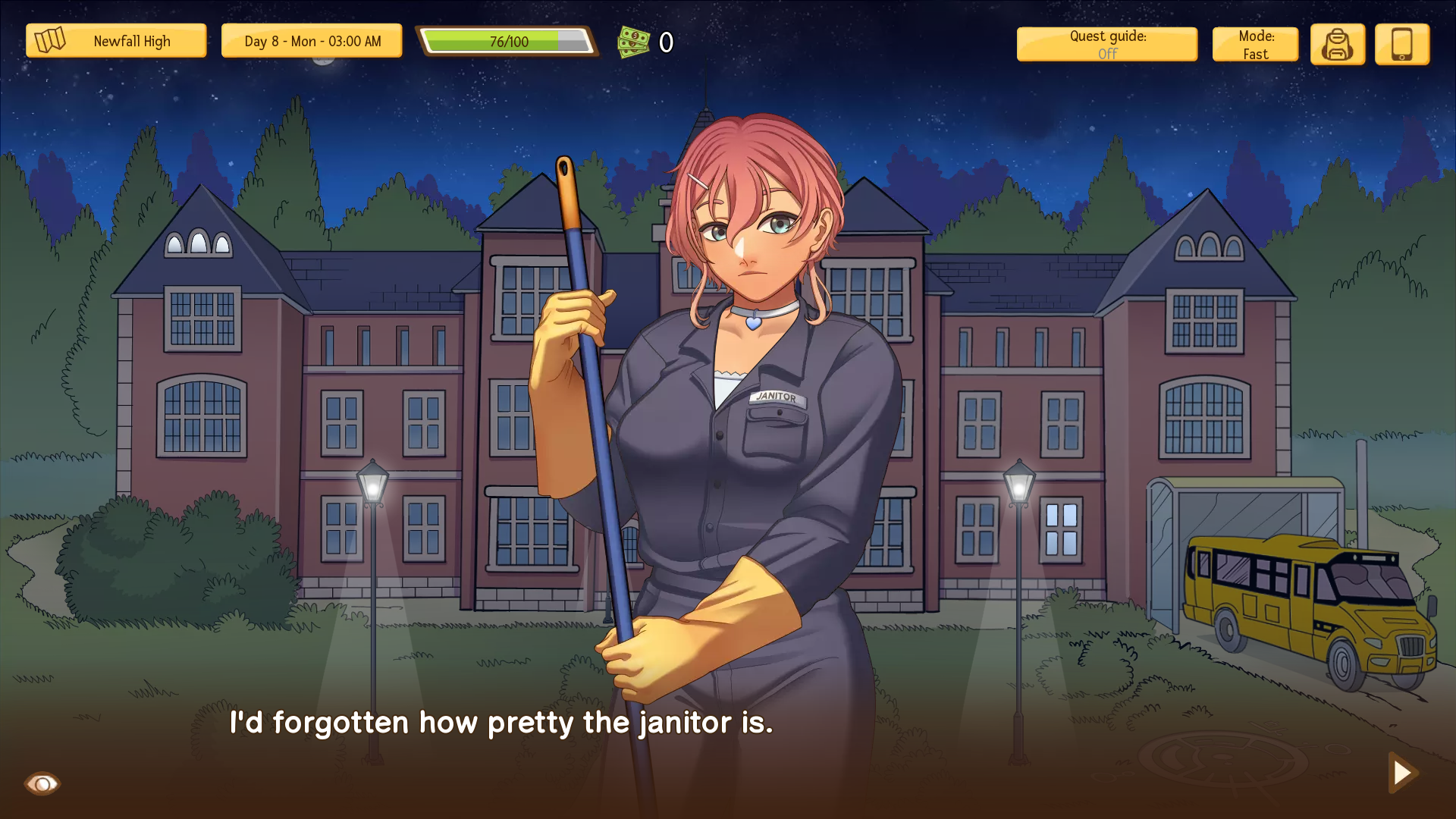Open the phone menu
This screenshot has height=819, width=1456.
(1401, 45)
